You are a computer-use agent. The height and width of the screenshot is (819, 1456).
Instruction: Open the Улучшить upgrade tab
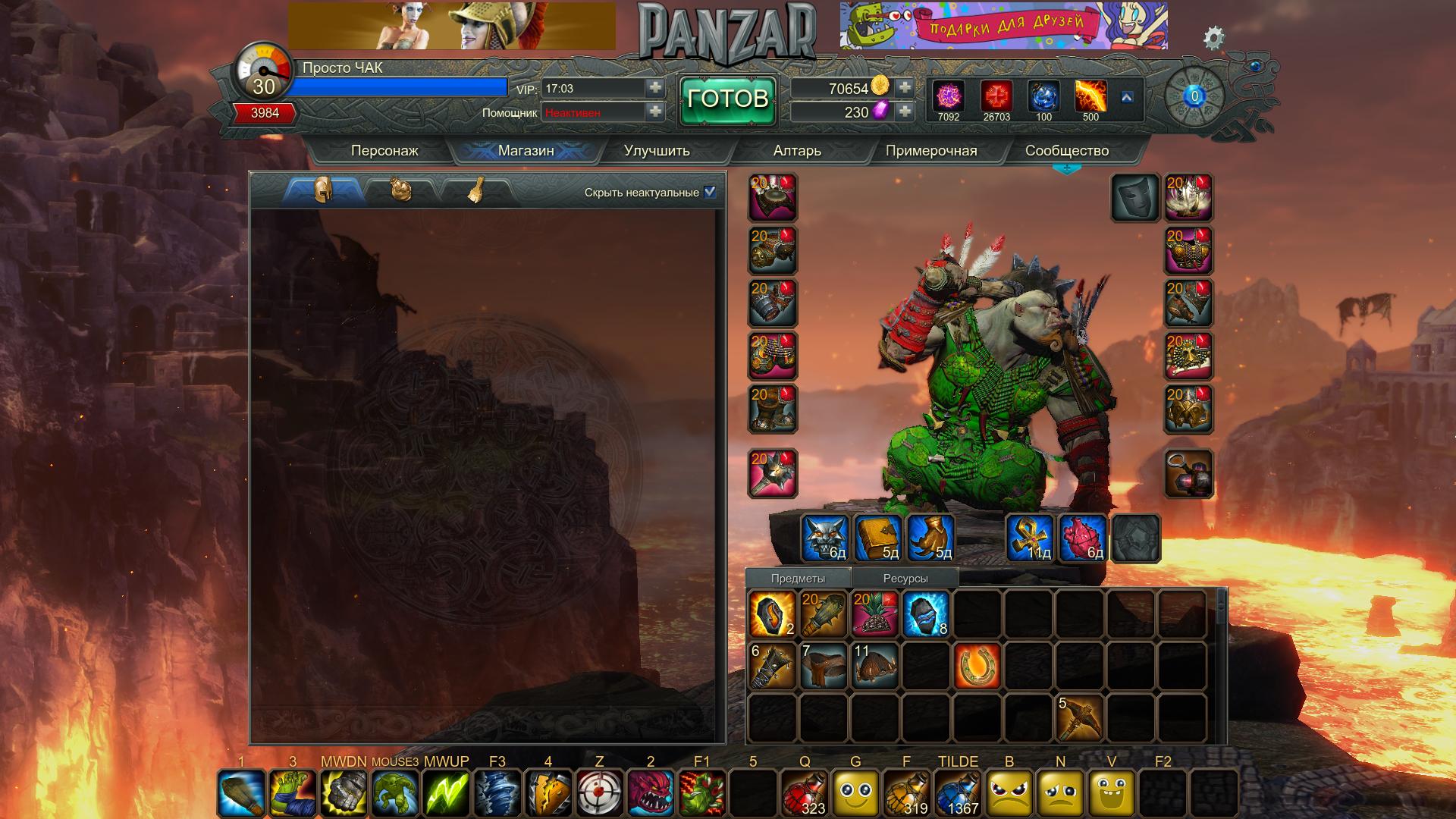tap(657, 150)
